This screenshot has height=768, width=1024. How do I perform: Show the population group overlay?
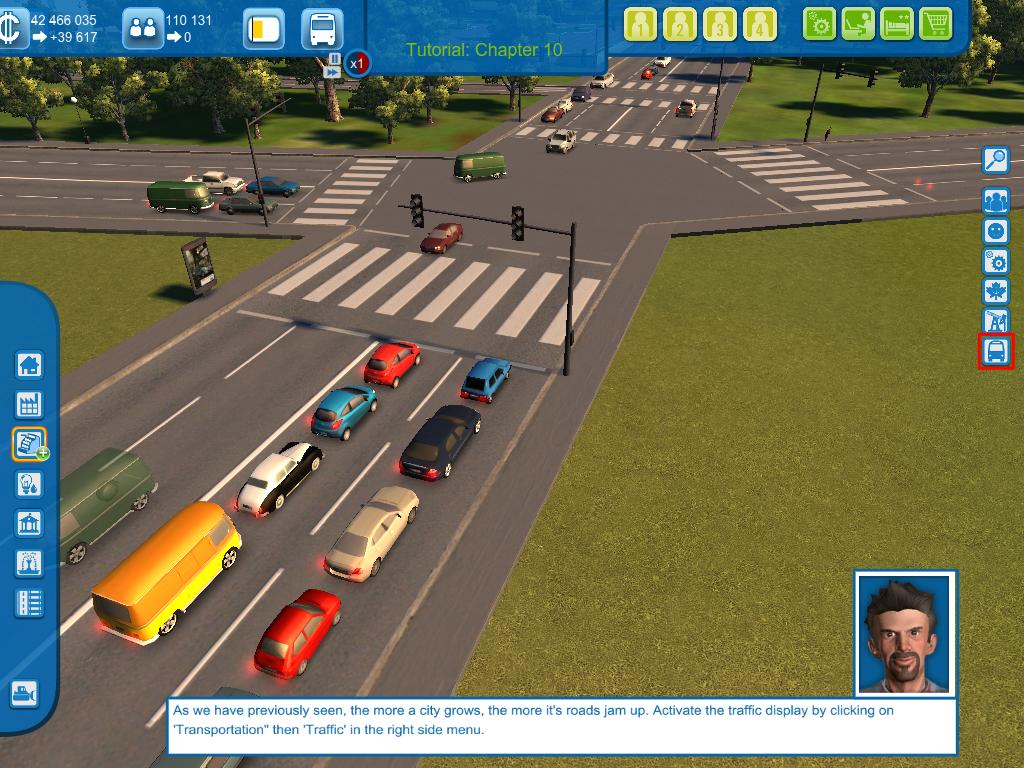click(996, 200)
